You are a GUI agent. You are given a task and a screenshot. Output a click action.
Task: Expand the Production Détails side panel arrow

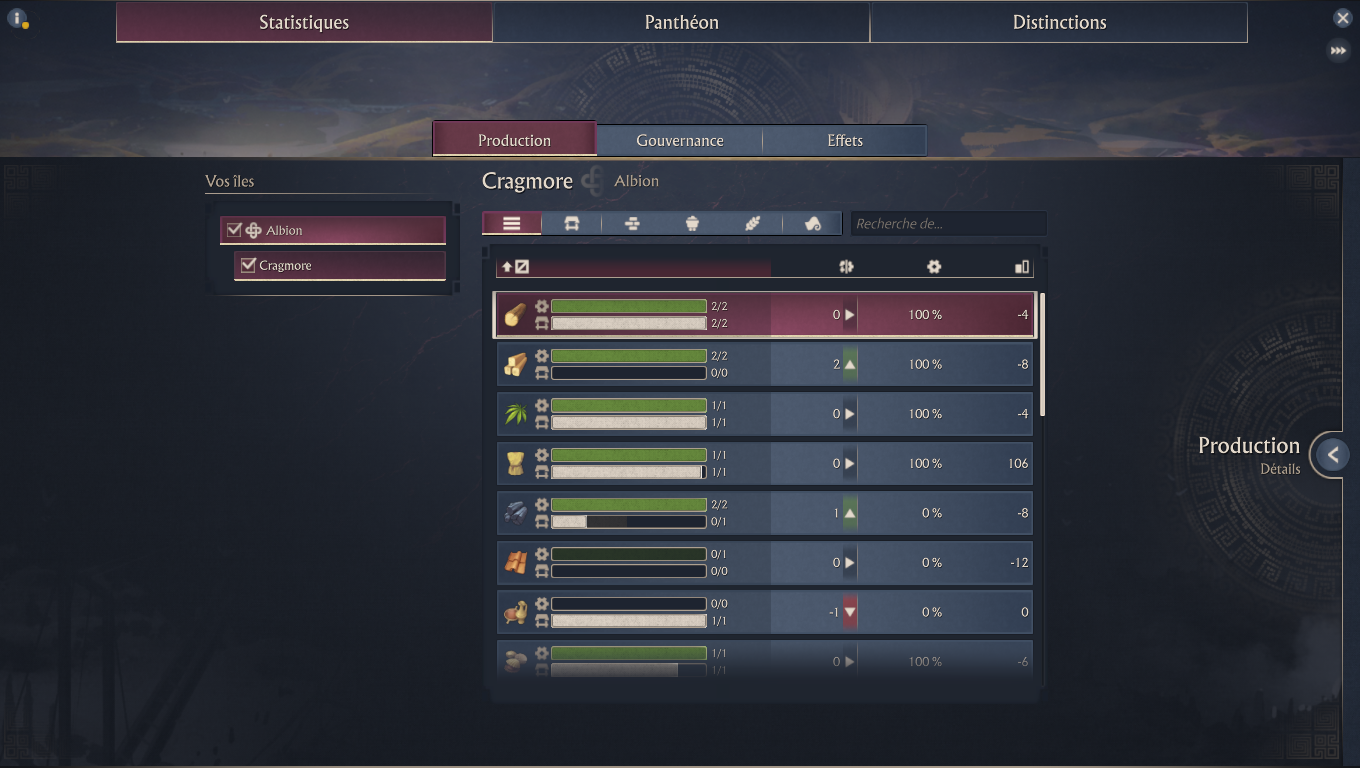coord(1332,455)
